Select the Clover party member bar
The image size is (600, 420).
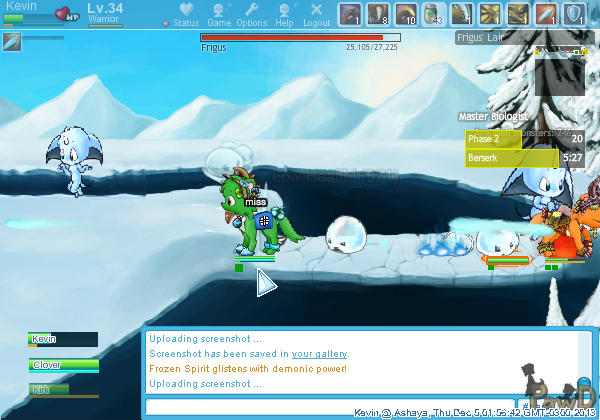point(64,365)
